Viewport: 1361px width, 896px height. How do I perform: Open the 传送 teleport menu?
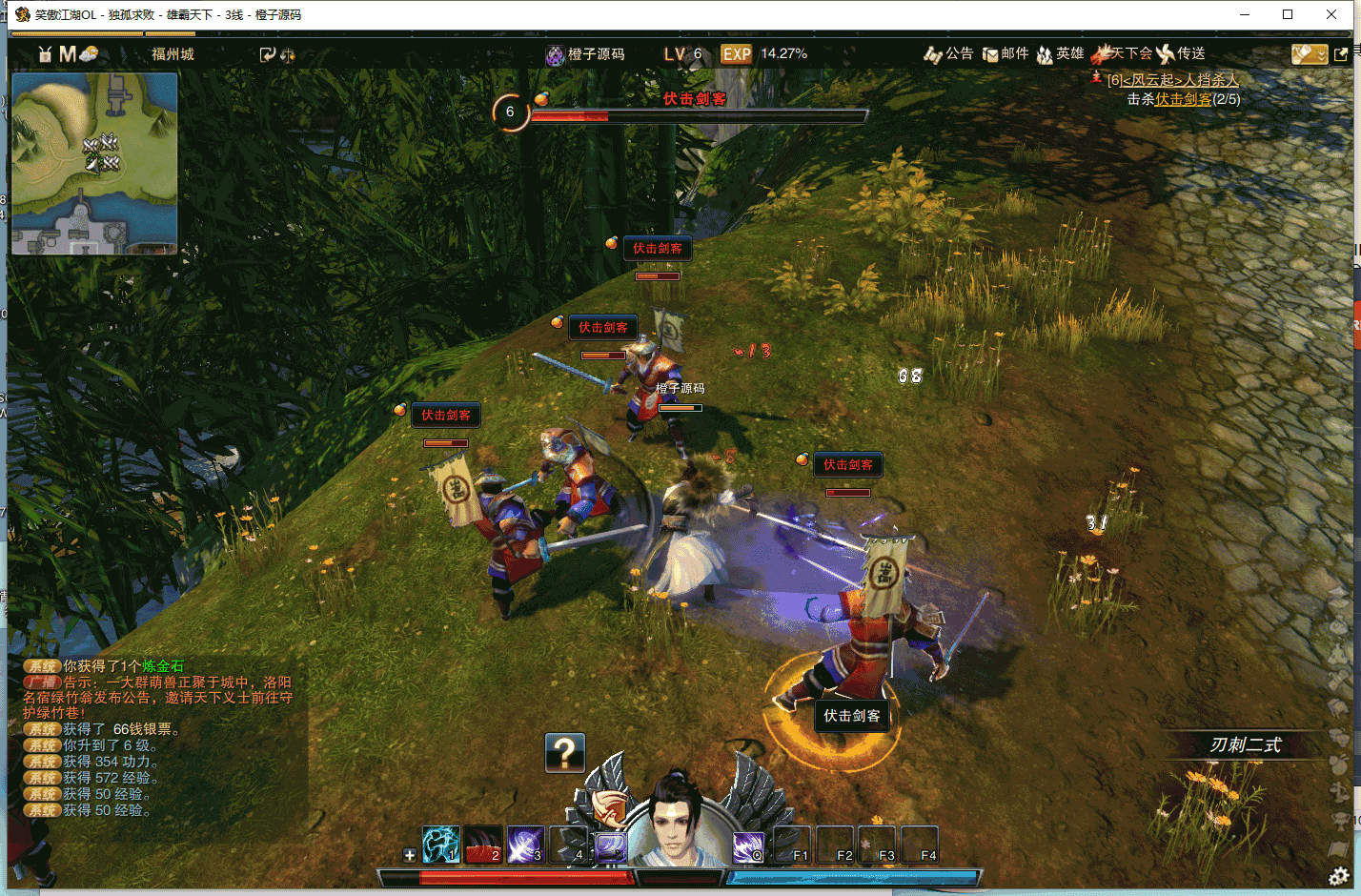pos(1181,54)
